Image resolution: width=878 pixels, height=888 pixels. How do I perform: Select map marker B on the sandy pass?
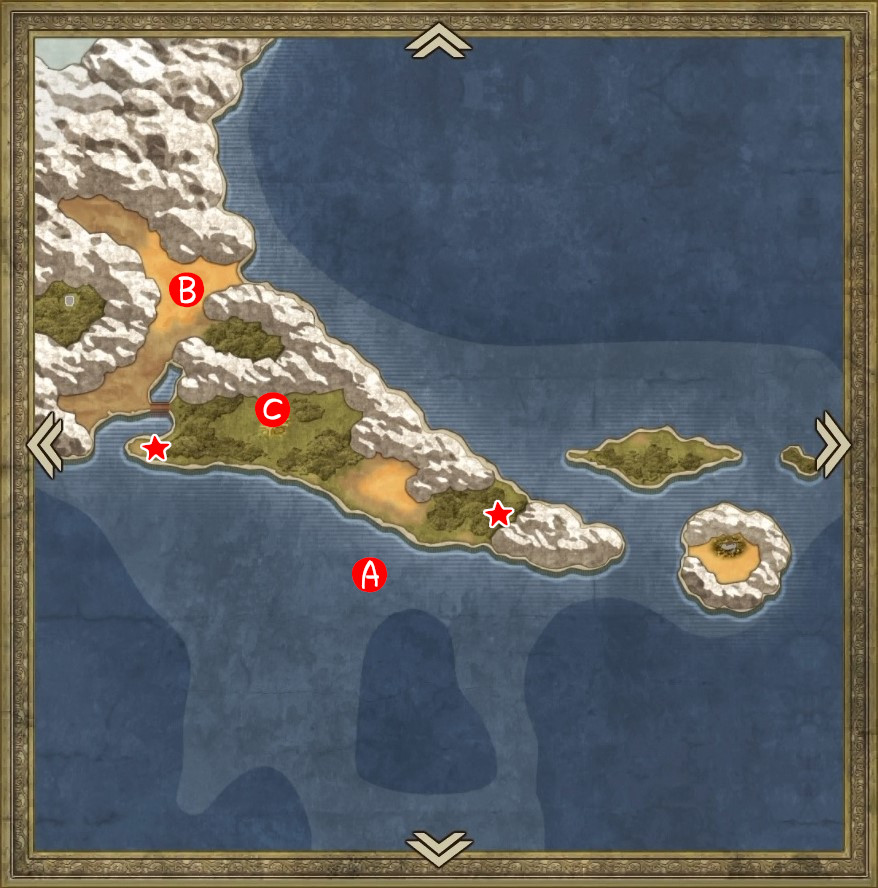[x=186, y=289]
